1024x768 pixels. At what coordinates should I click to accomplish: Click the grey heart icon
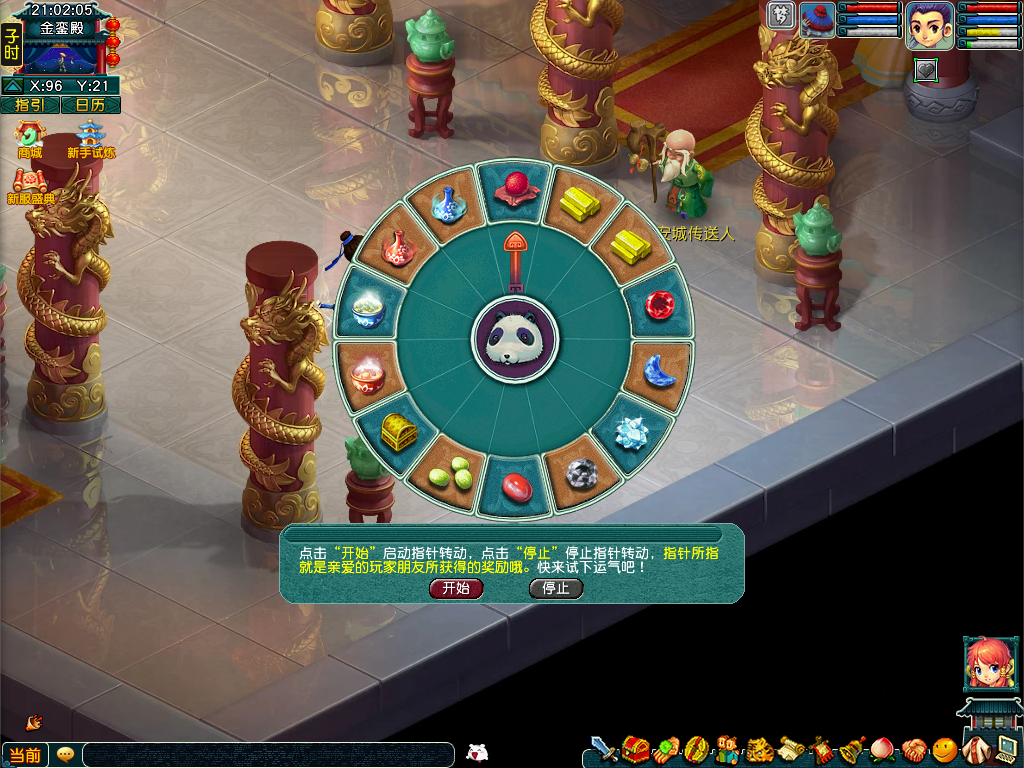click(926, 69)
